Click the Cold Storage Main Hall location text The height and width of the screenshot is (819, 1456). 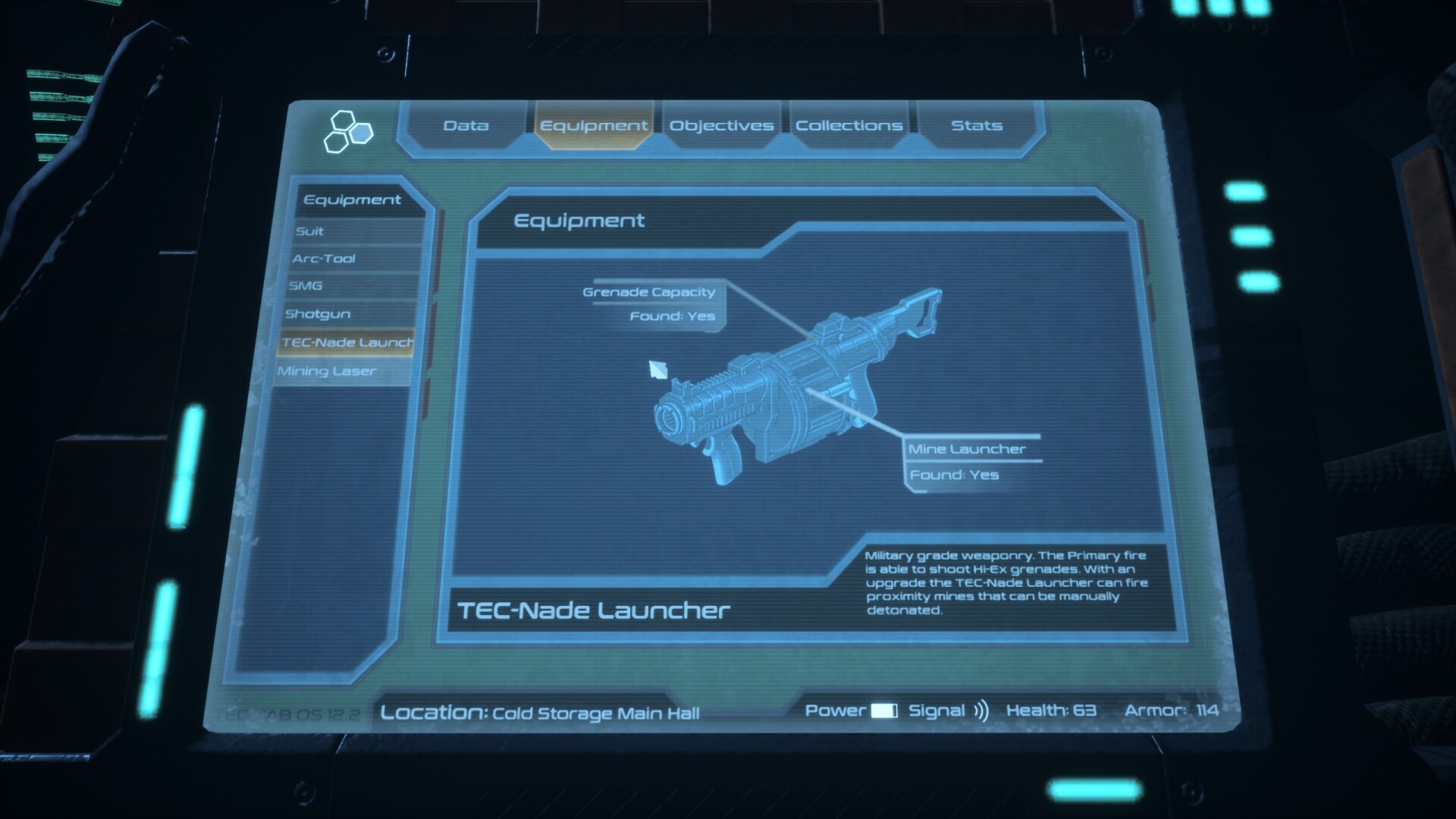pos(595,713)
